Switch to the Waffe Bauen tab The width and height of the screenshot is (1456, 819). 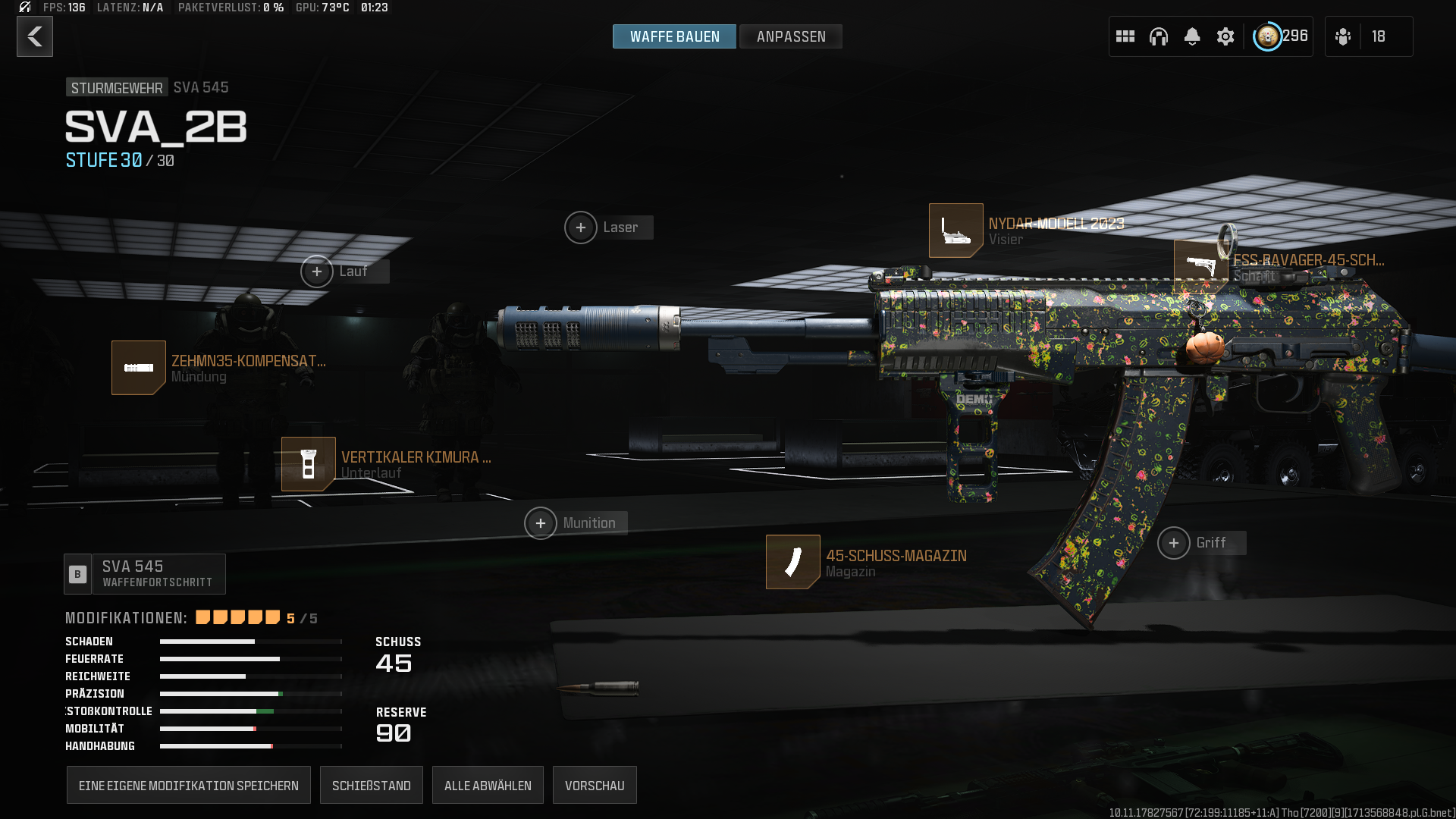674,36
